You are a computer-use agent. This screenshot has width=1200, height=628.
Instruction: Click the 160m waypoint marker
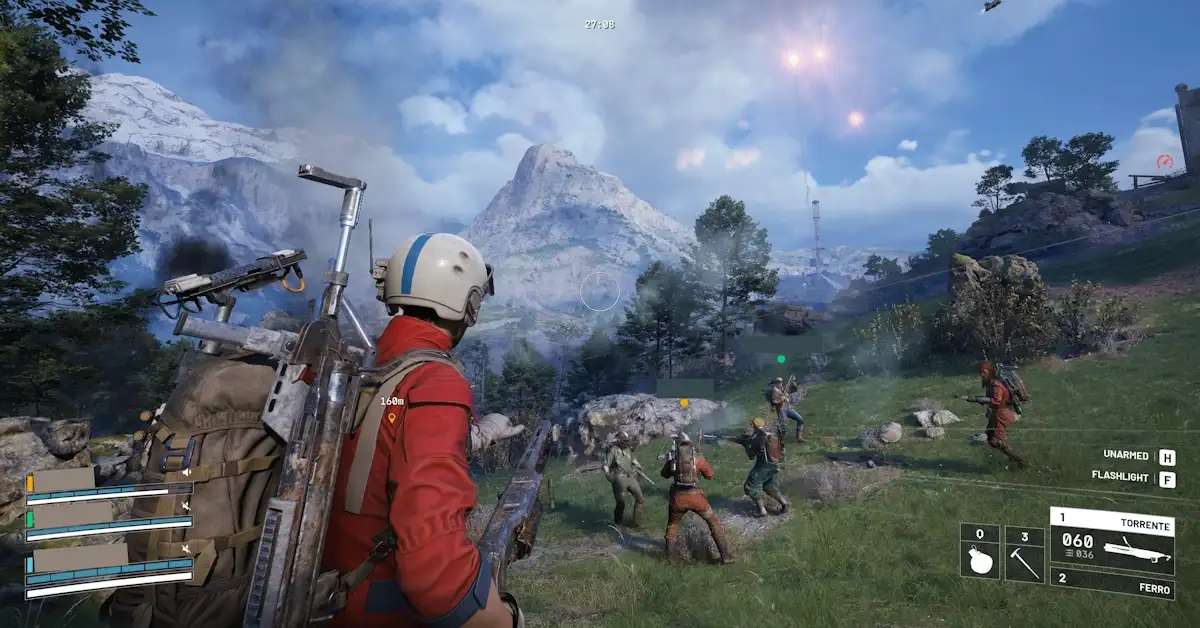tap(392, 416)
